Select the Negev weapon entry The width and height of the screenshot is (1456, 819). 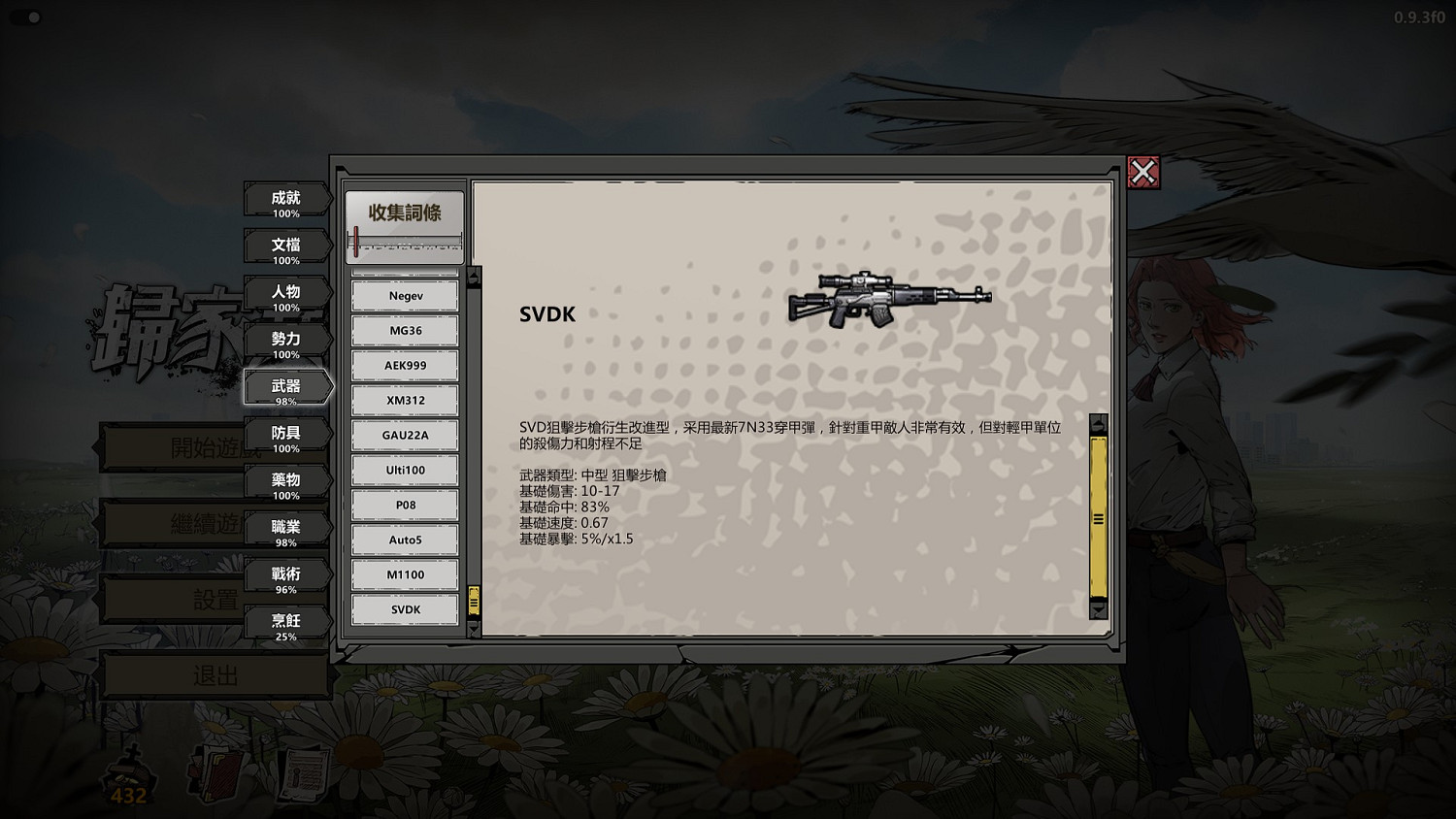pyautogui.click(x=404, y=295)
